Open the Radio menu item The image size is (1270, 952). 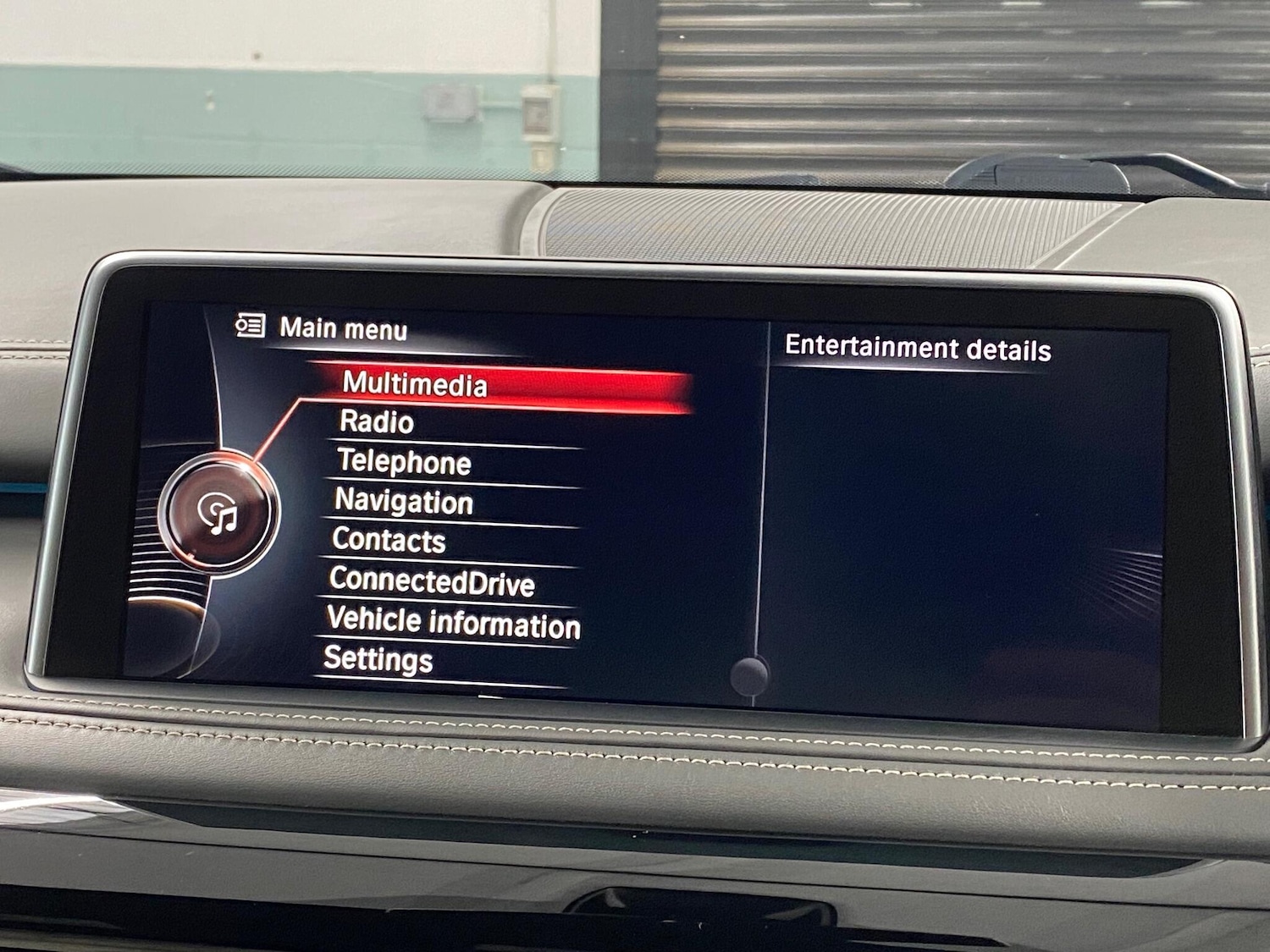[x=375, y=422]
